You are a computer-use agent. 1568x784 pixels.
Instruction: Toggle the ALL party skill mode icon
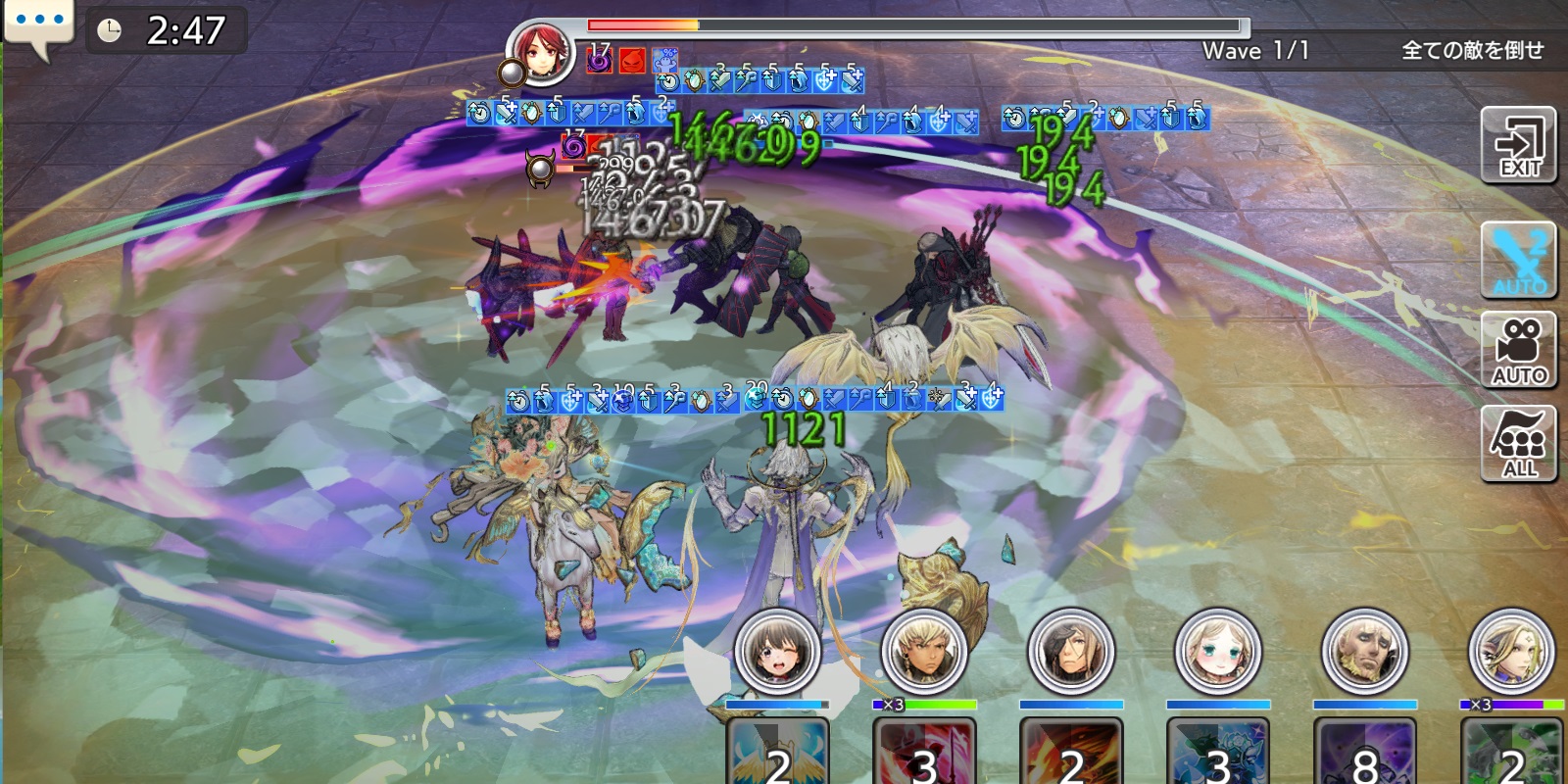tap(1520, 441)
